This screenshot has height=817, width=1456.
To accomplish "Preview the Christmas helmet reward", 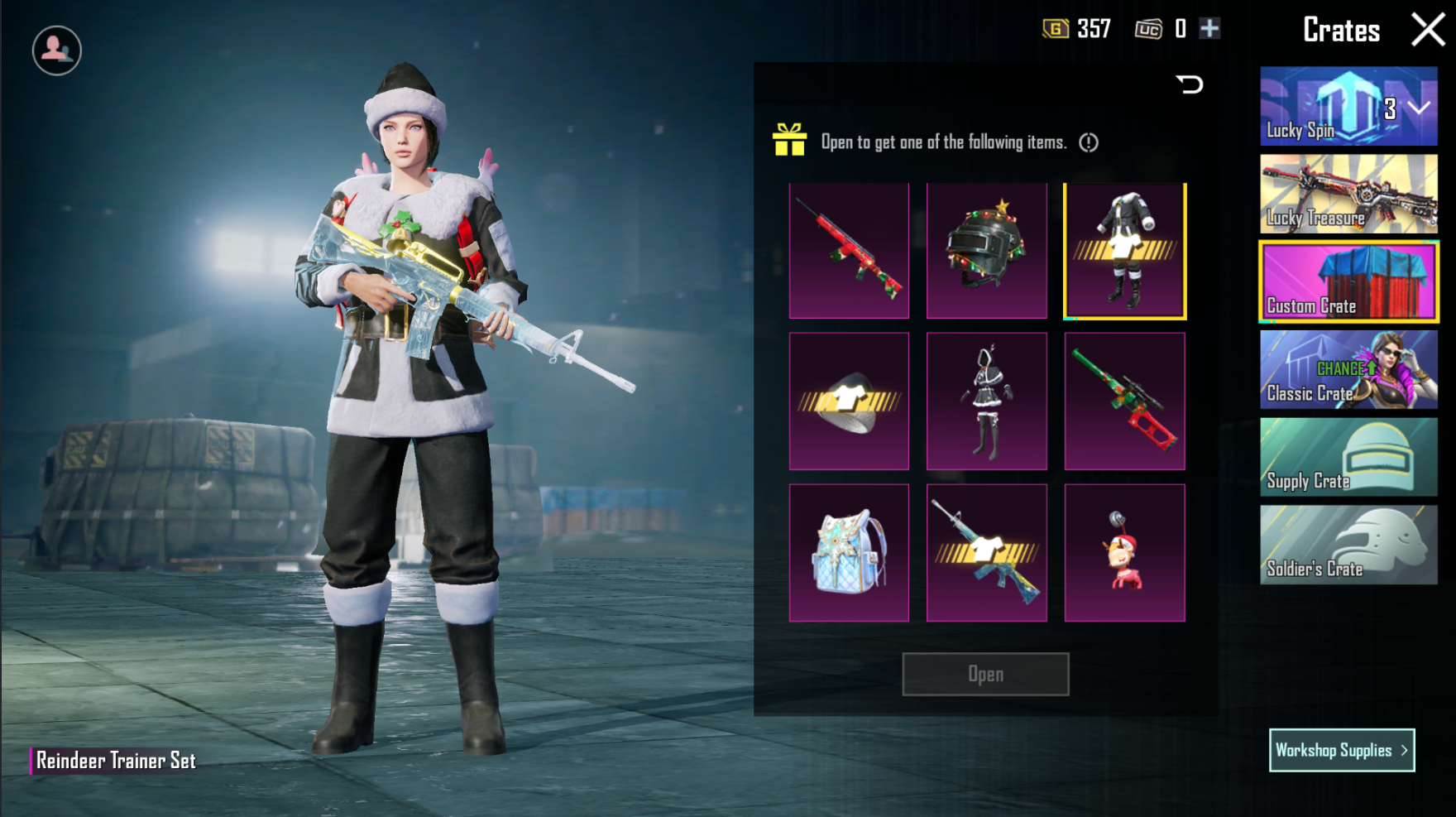I will [986, 250].
